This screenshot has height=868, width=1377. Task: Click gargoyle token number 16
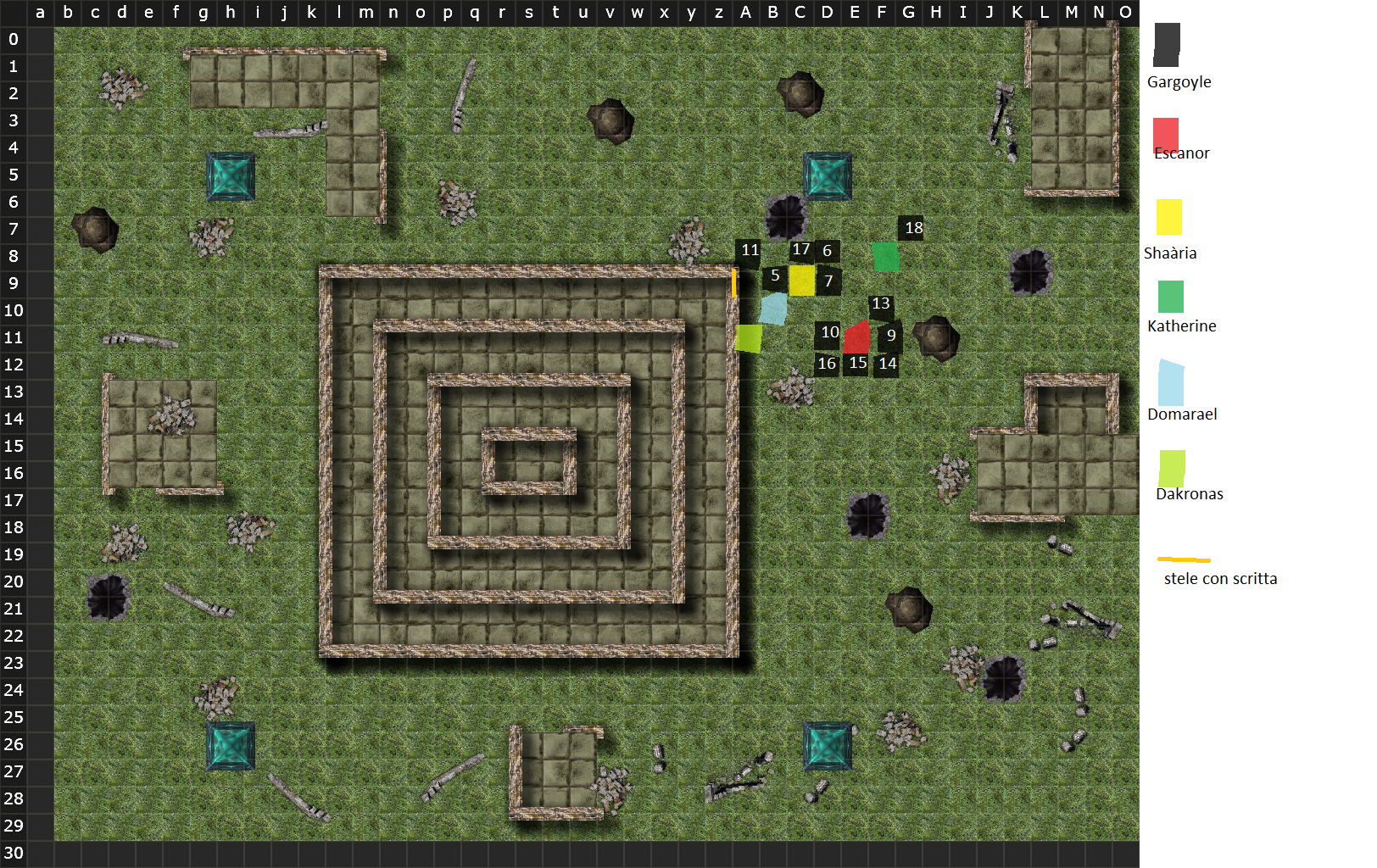pyautogui.click(x=827, y=364)
